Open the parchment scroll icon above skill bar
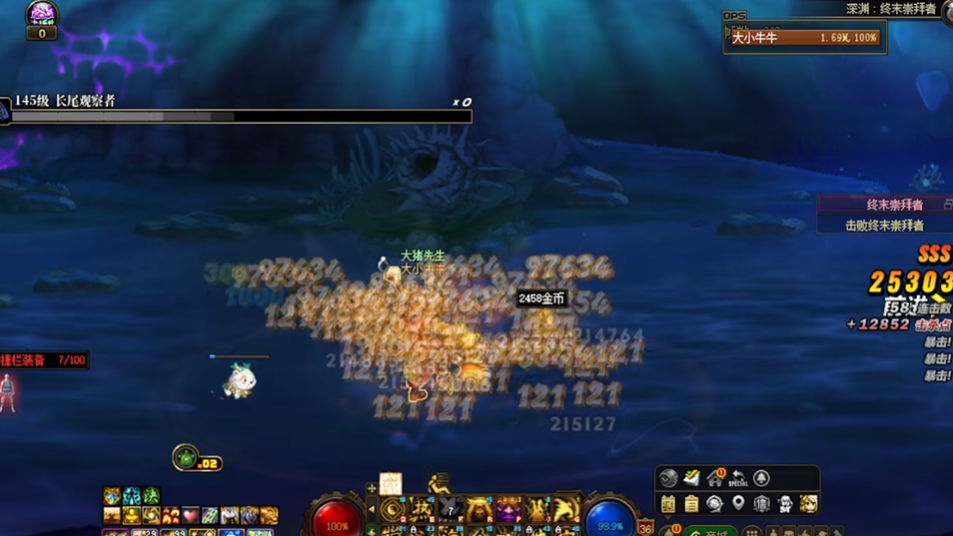The height and width of the screenshot is (536, 953). (391, 483)
